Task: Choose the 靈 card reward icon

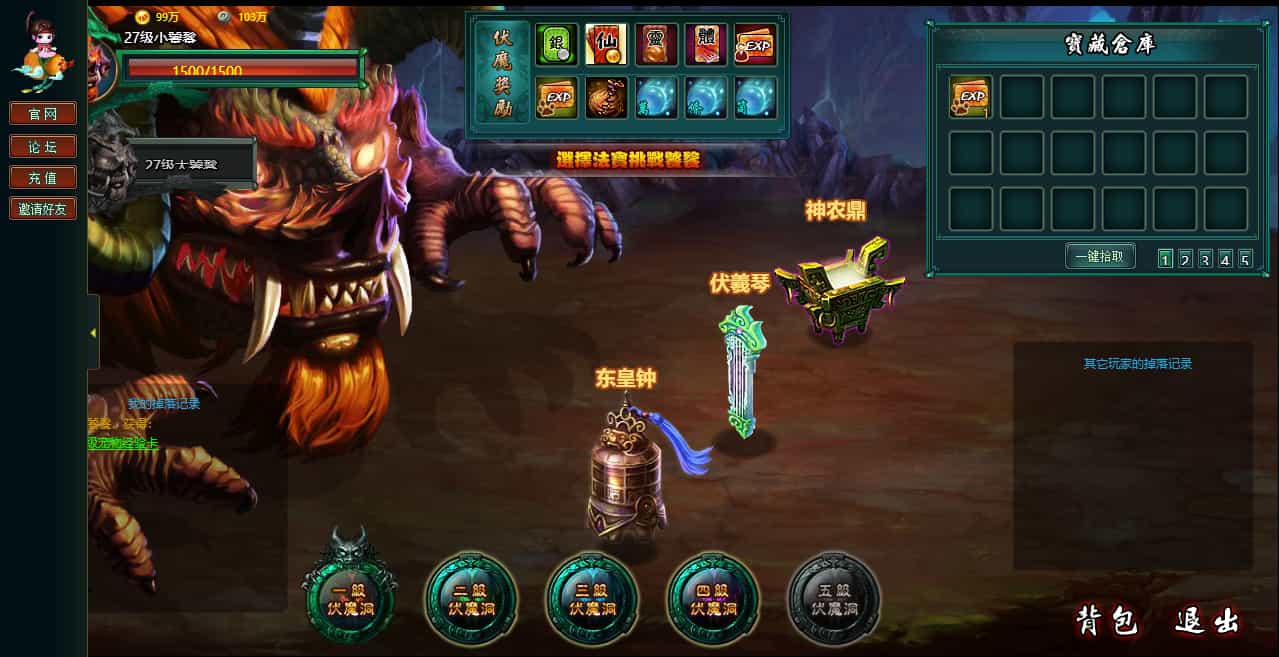Action: point(656,45)
